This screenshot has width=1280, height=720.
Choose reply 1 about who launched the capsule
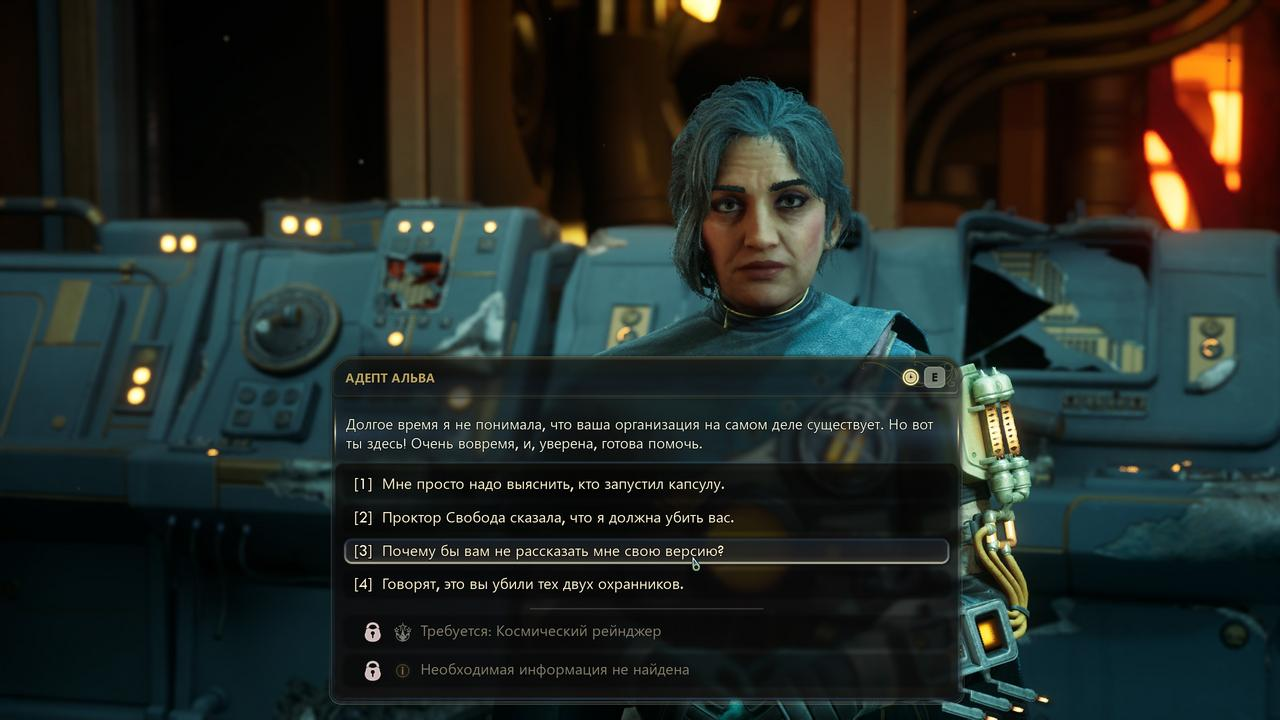(552, 484)
